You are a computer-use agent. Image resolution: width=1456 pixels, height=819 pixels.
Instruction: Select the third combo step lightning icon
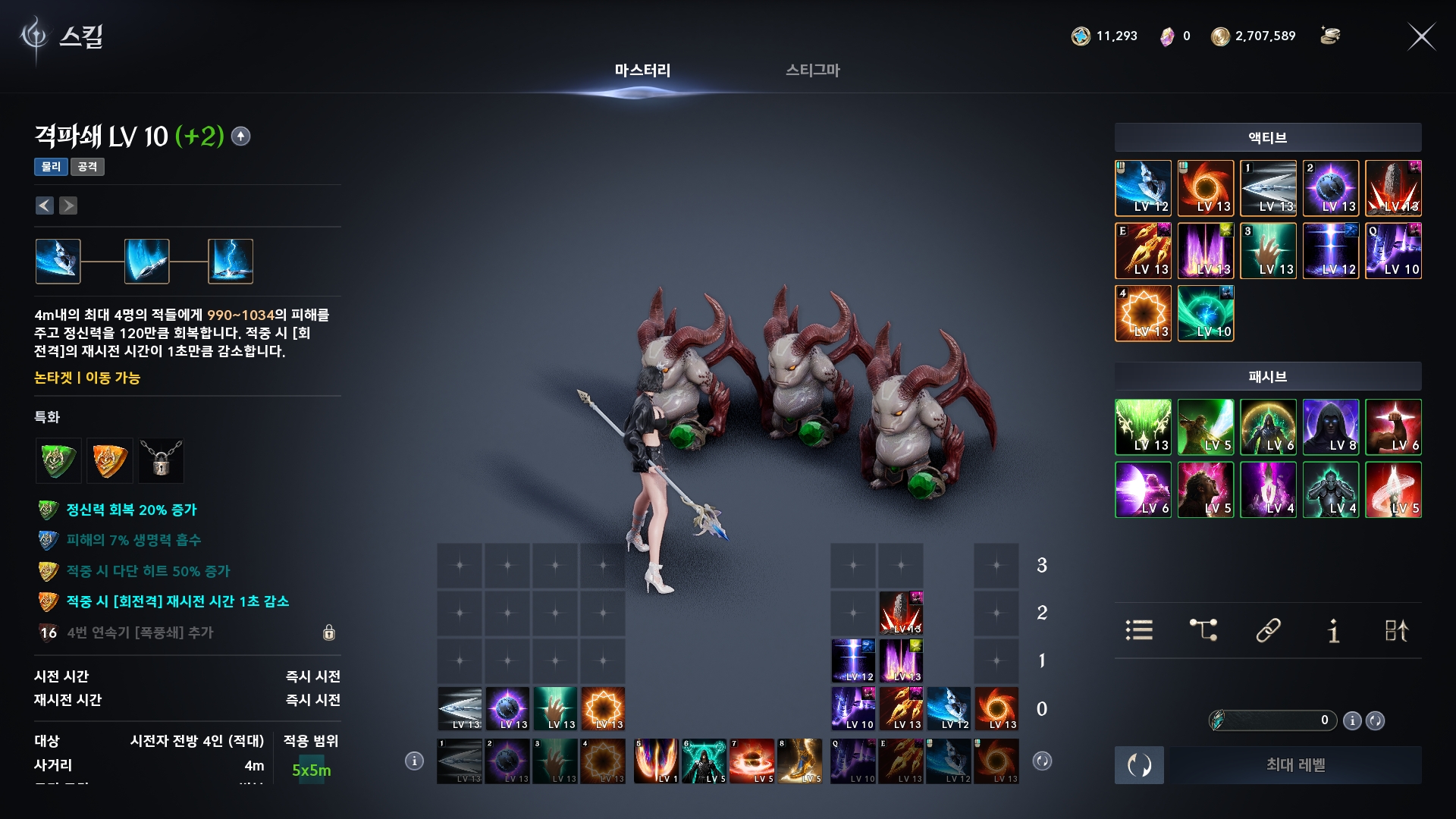[x=231, y=262]
